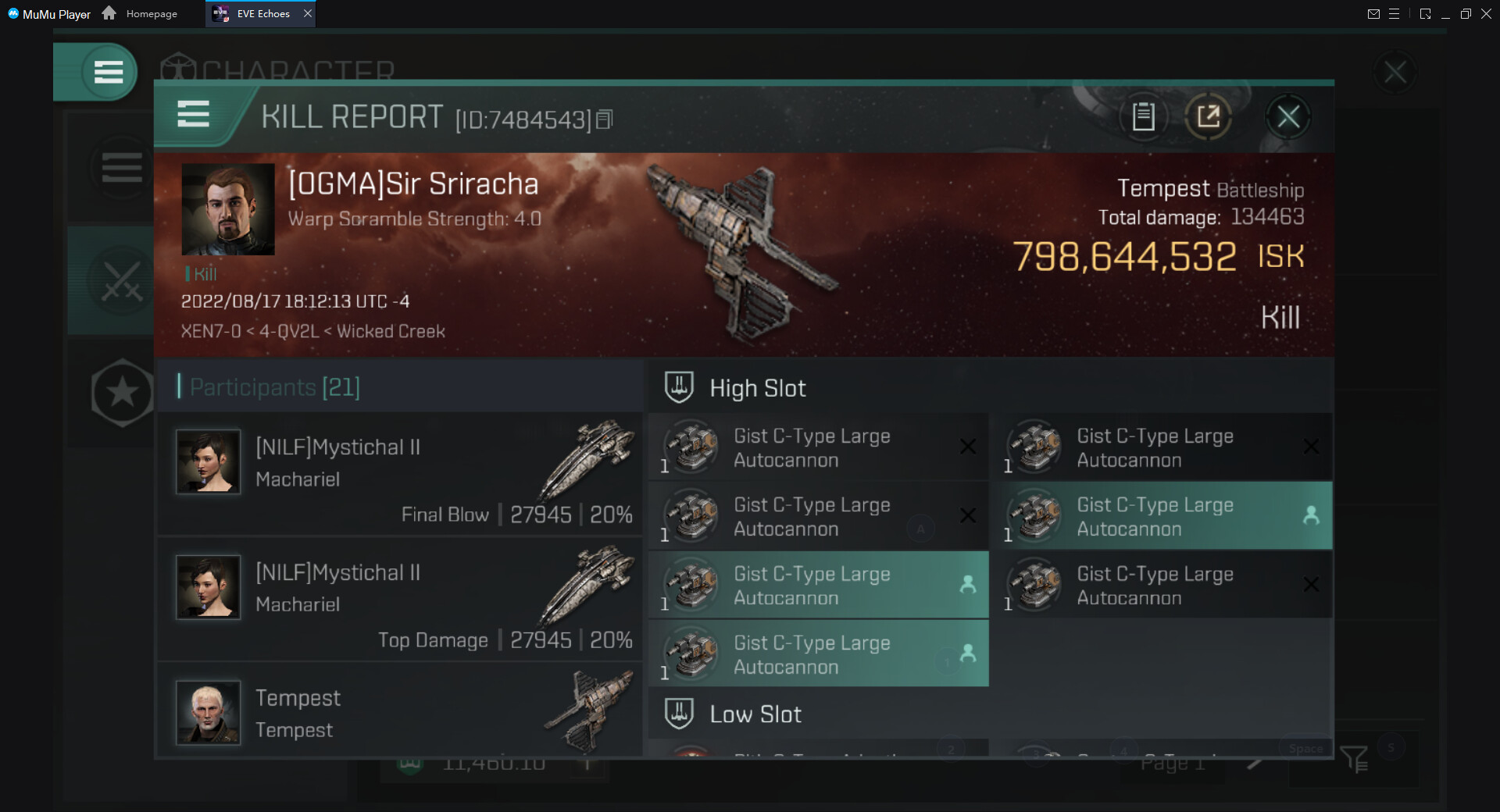Close the Character screen behind the report
1500x812 pixels.
(1395, 73)
